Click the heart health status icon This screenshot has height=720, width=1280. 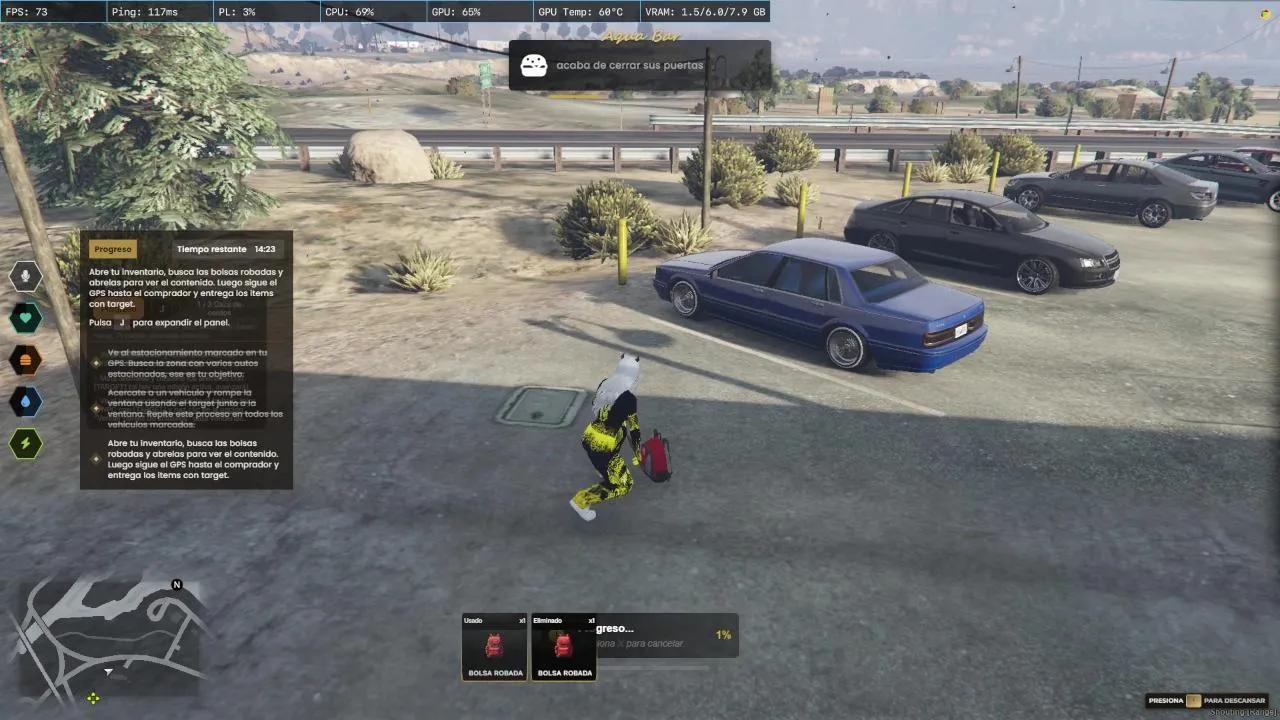point(26,318)
